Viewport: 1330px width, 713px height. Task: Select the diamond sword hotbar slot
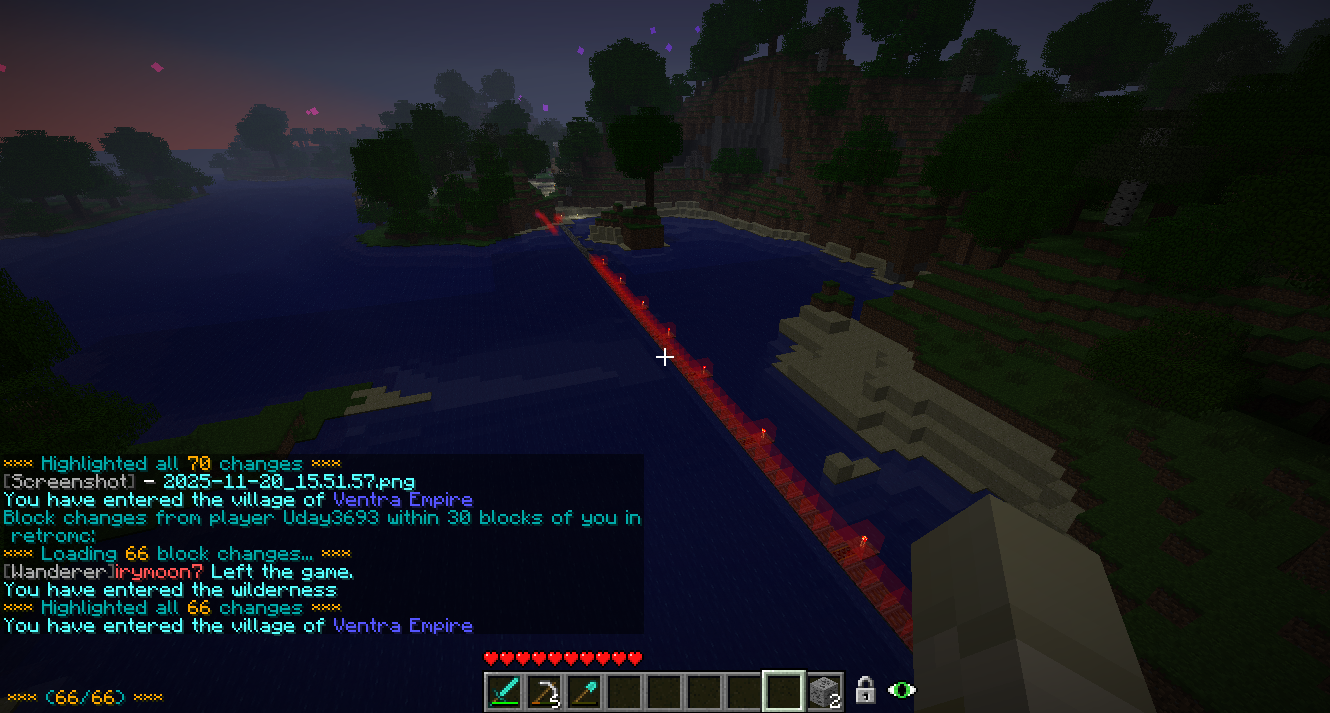tap(504, 691)
